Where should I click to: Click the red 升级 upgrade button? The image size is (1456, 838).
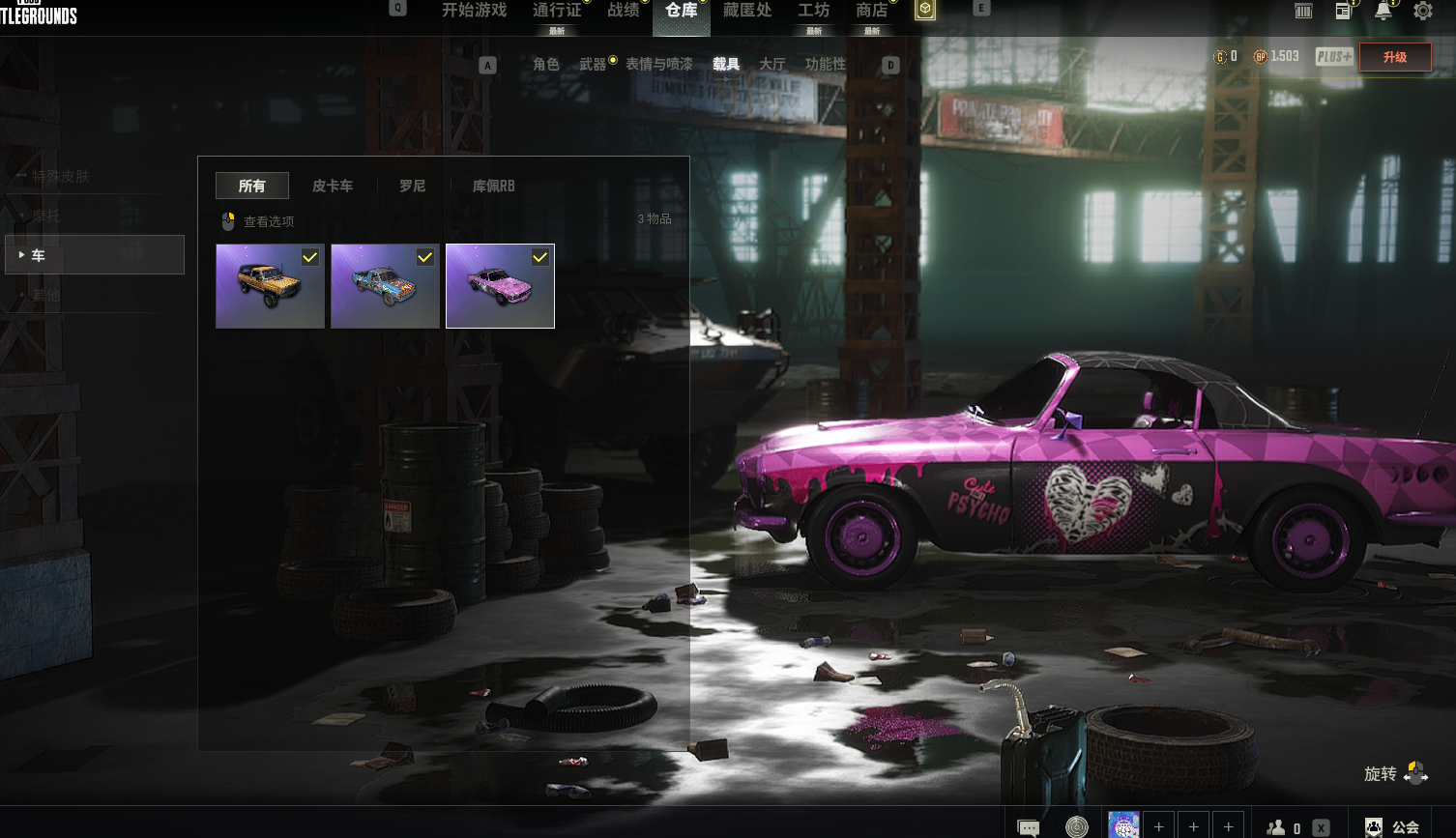(x=1394, y=57)
